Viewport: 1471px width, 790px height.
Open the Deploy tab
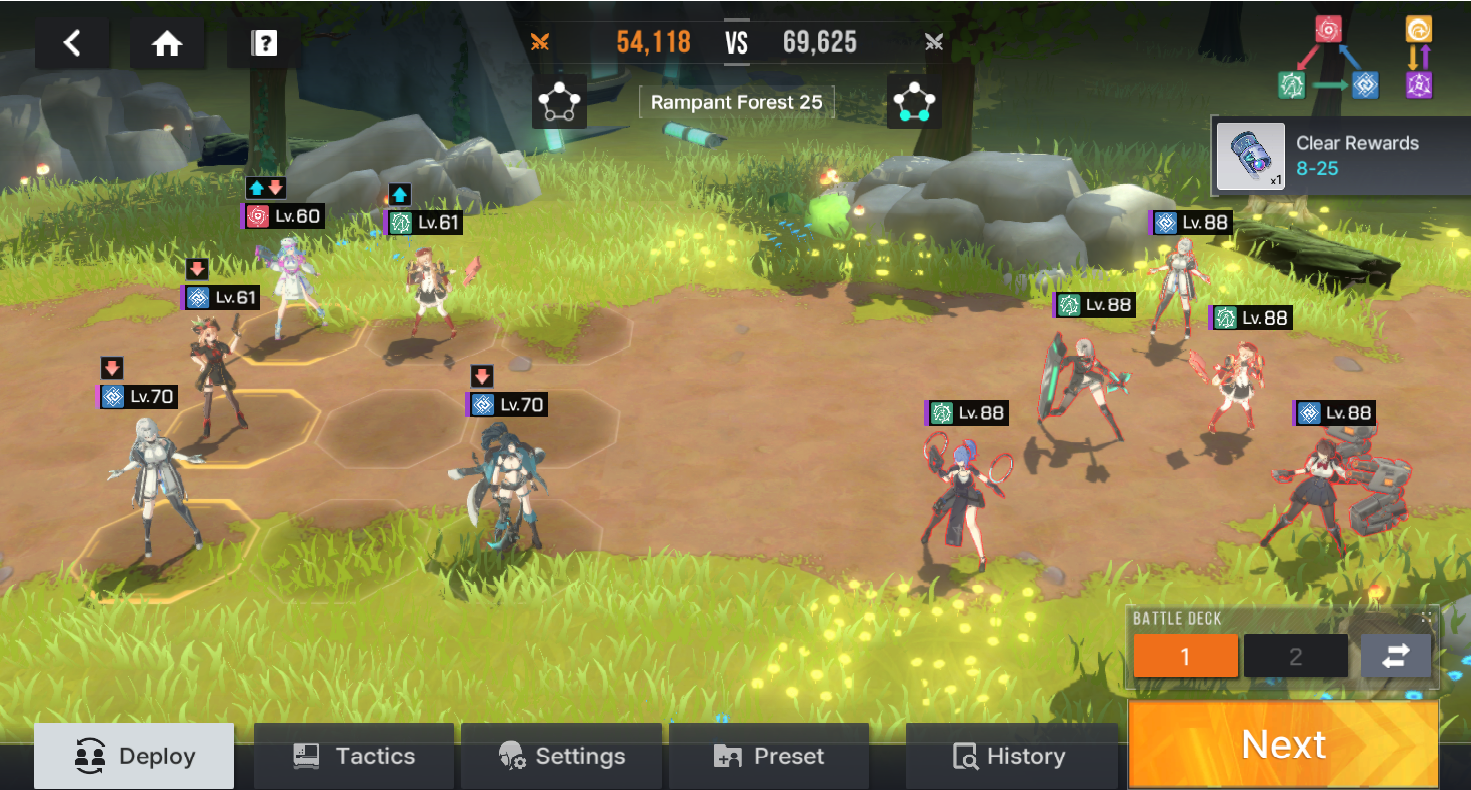(x=134, y=756)
